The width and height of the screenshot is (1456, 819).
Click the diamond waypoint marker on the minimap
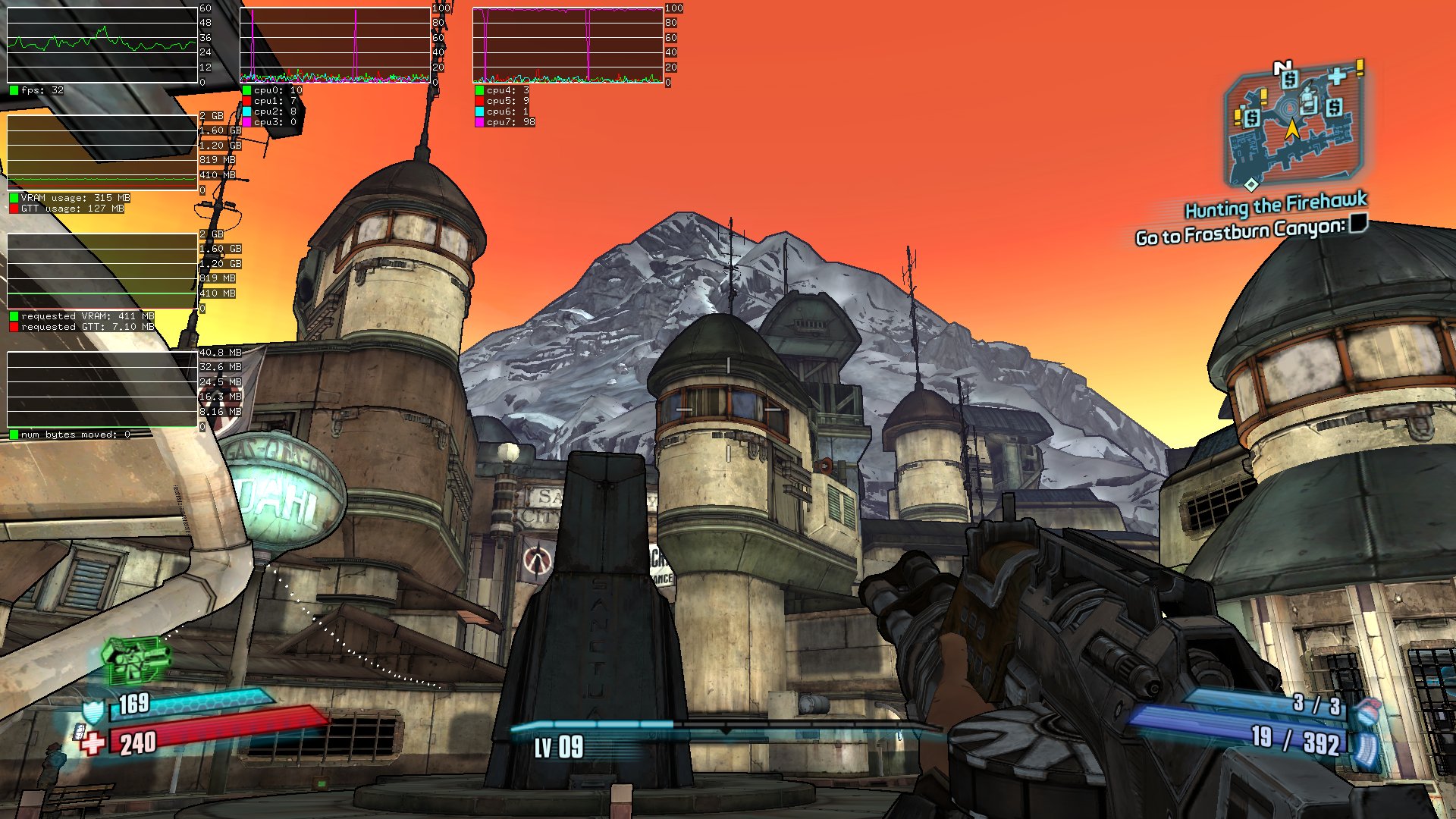click(x=1250, y=184)
